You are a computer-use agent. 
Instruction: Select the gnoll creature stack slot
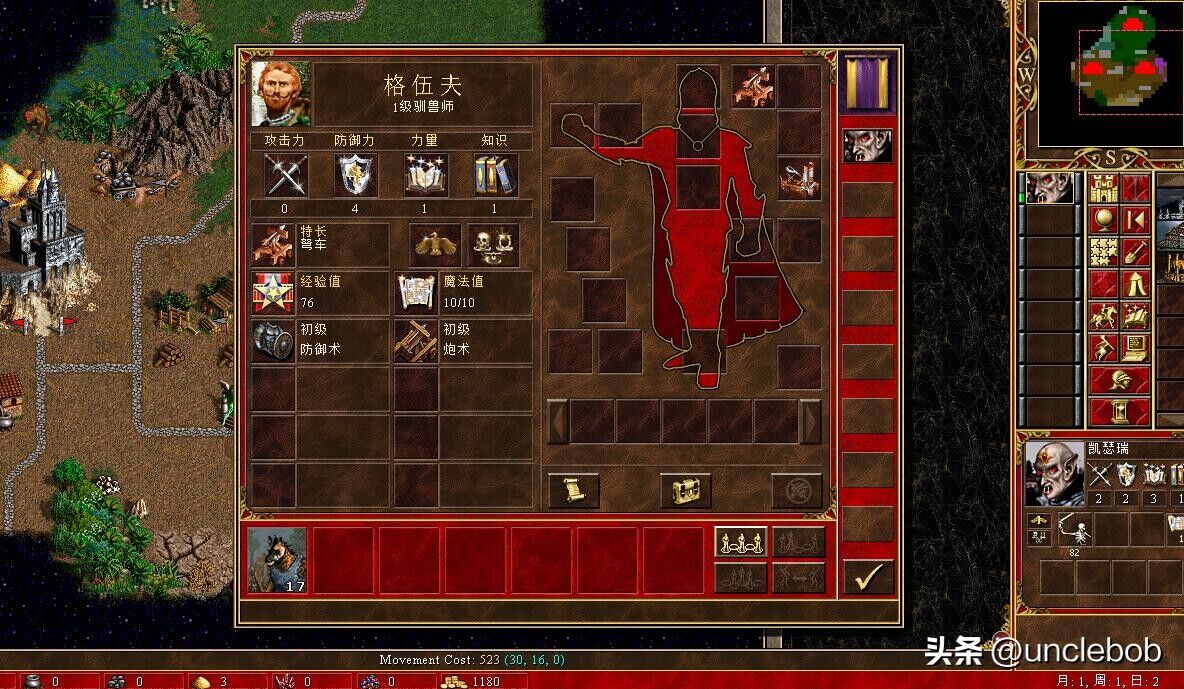click(277, 559)
